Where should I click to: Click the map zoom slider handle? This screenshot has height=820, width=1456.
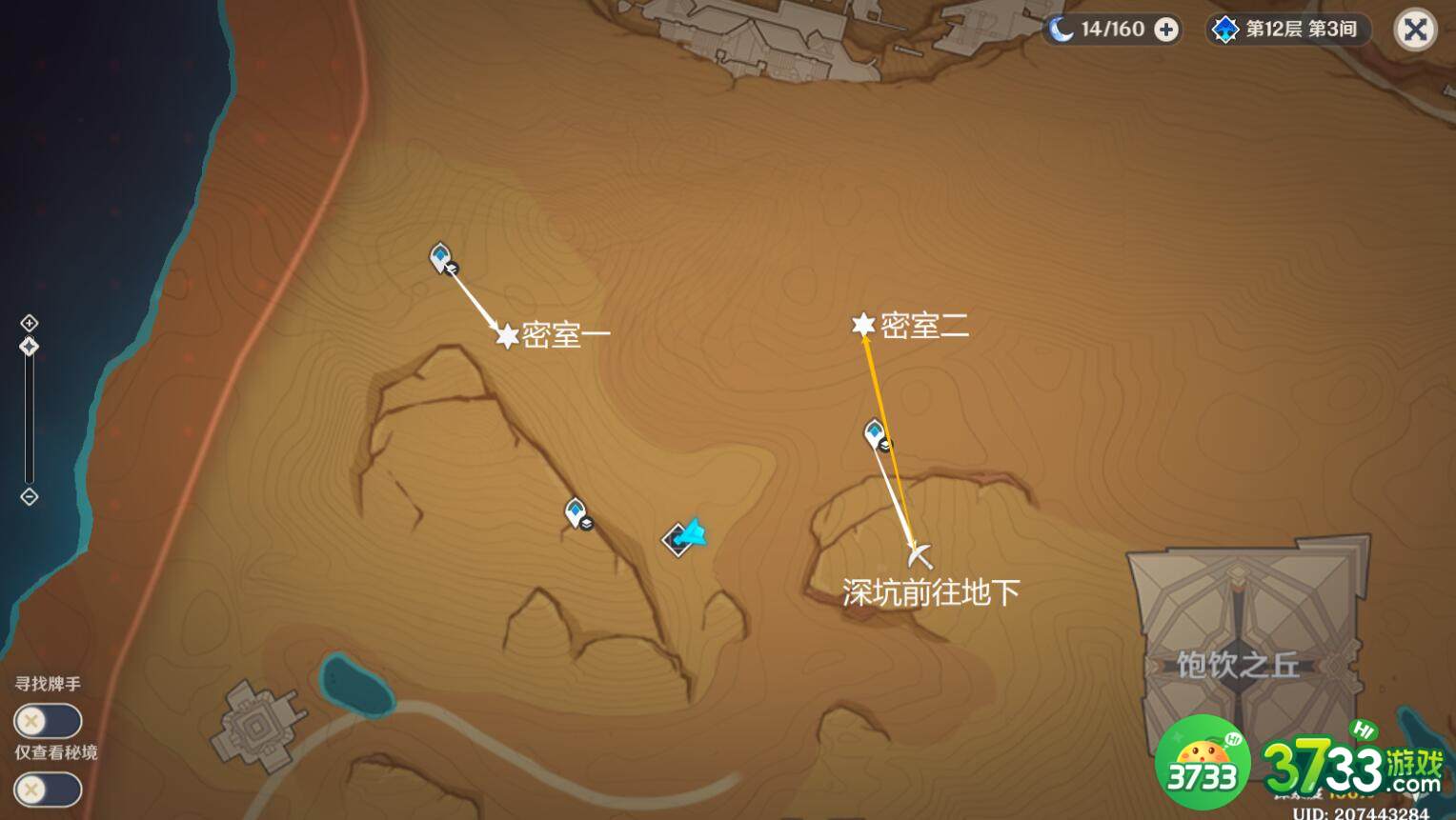pos(30,346)
